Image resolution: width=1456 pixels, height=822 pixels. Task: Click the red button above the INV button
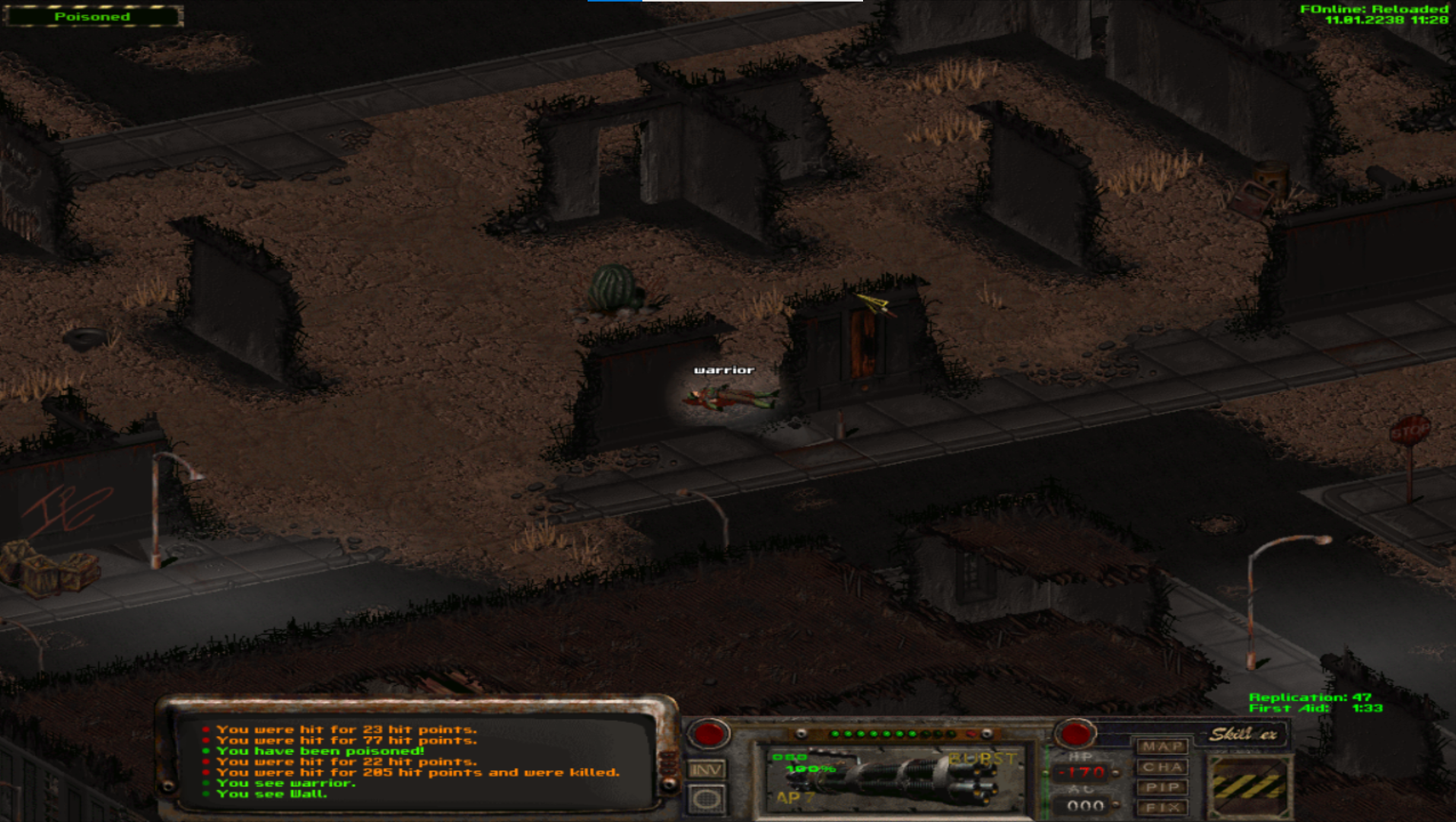click(708, 734)
